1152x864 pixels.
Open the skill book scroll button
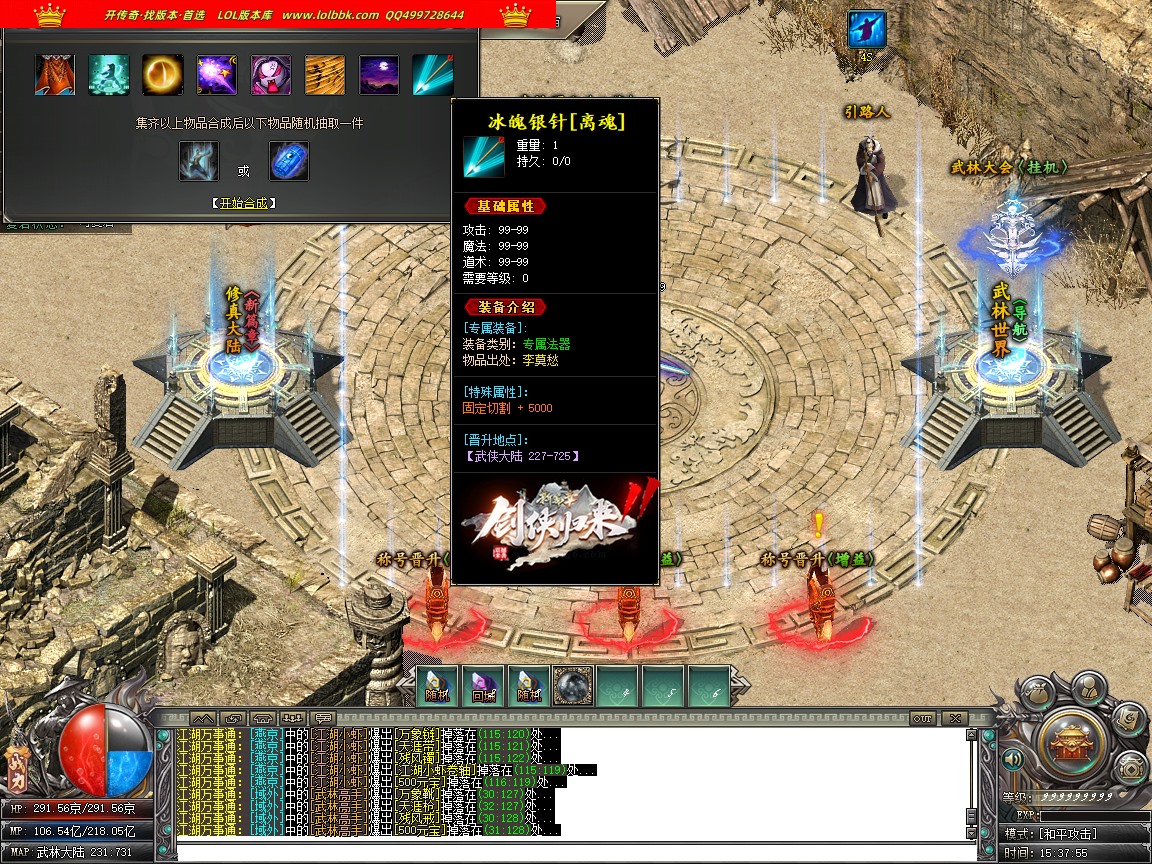coord(1128,716)
